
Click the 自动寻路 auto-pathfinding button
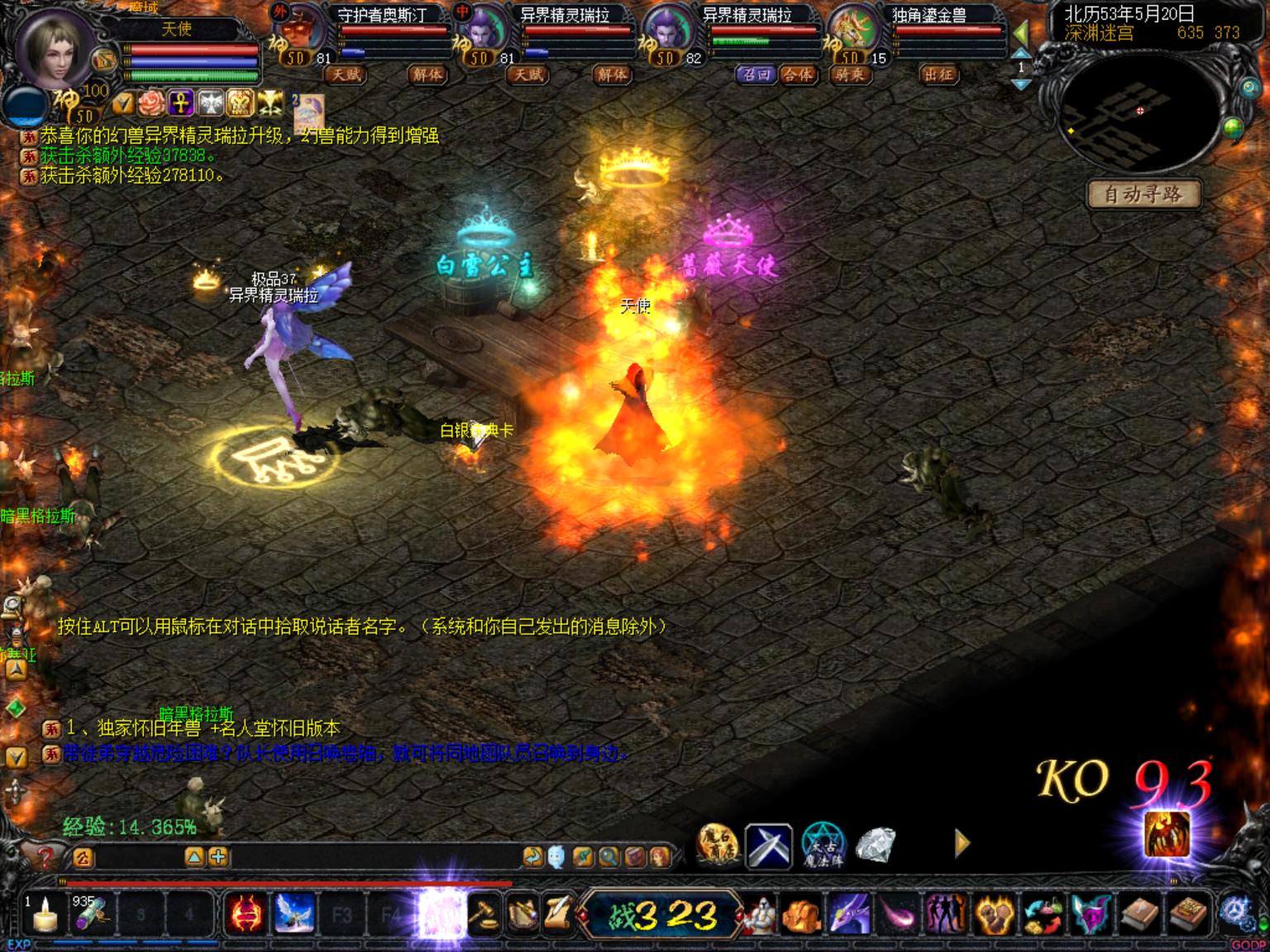(1143, 195)
